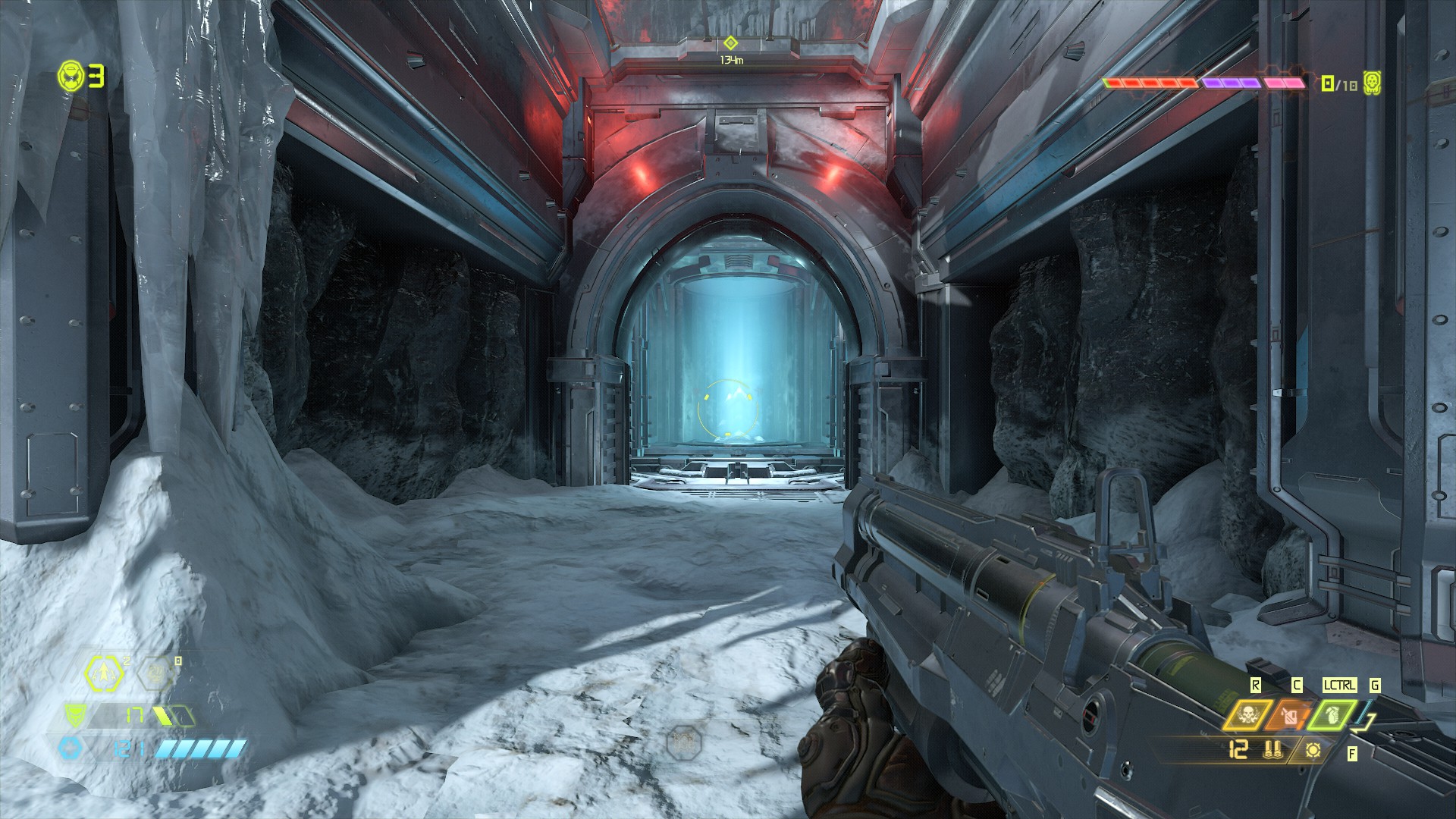The image size is (1456, 819).
Task: Select the demon skull challenge tracker icon
Action: (1371, 83)
